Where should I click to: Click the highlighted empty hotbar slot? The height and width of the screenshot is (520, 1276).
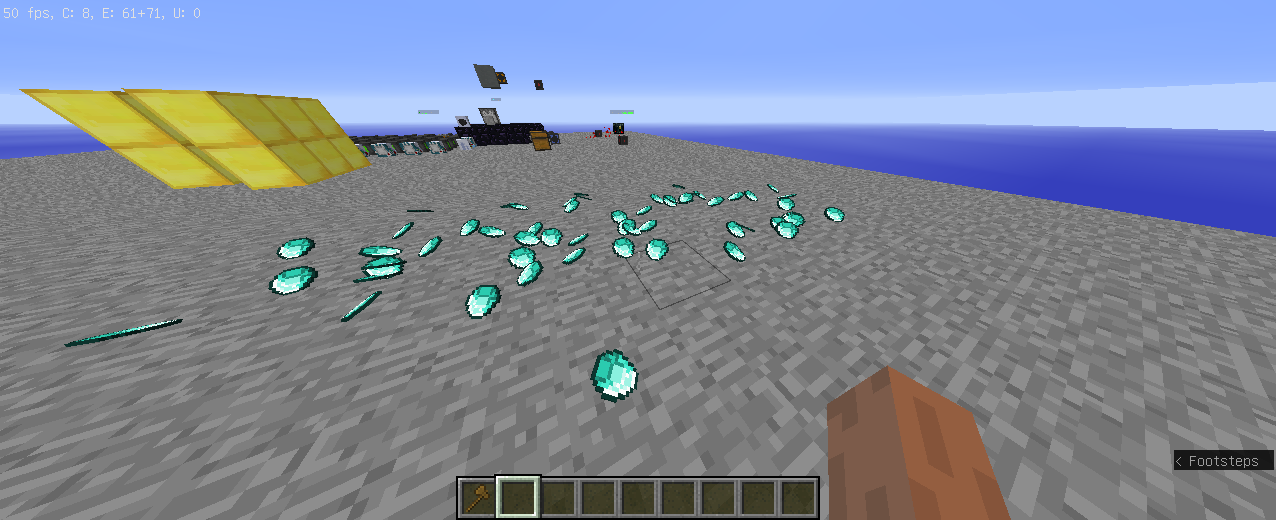click(x=518, y=498)
